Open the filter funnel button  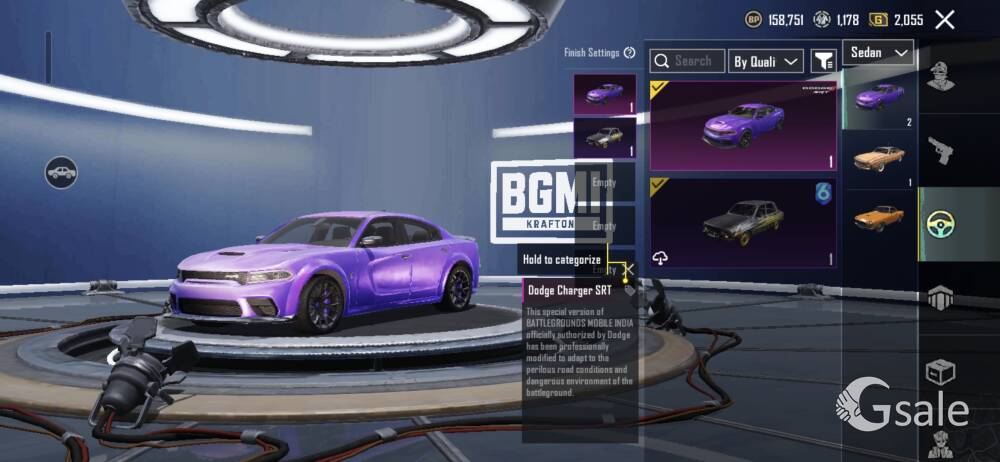823,61
